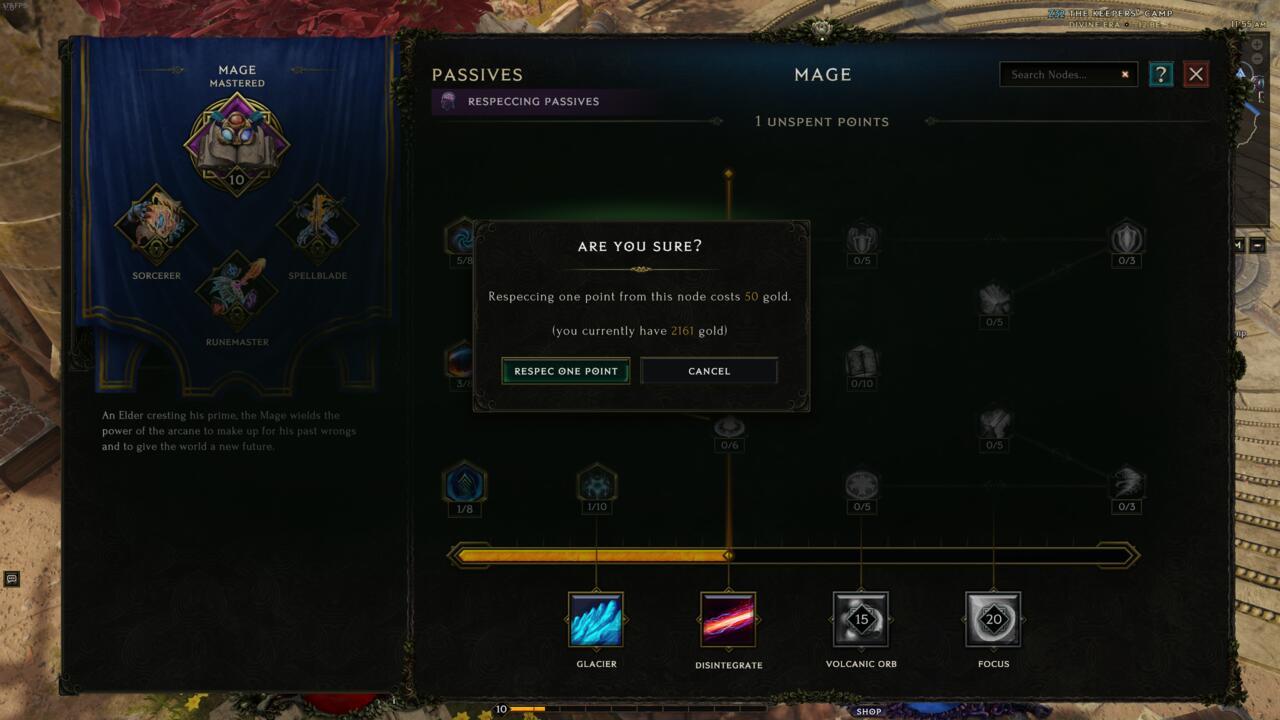This screenshot has height=720, width=1280.
Task: Open the help question mark panel
Action: [1161, 74]
